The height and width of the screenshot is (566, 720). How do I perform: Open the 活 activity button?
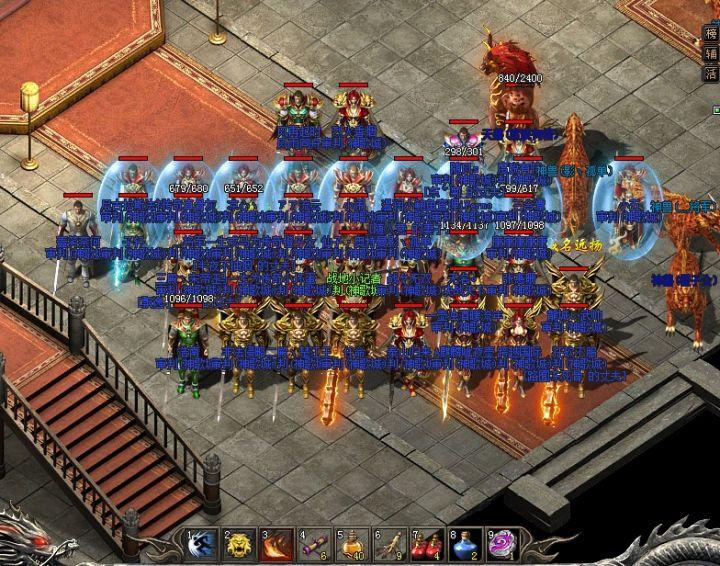pyautogui.click(x=711, y=76)
